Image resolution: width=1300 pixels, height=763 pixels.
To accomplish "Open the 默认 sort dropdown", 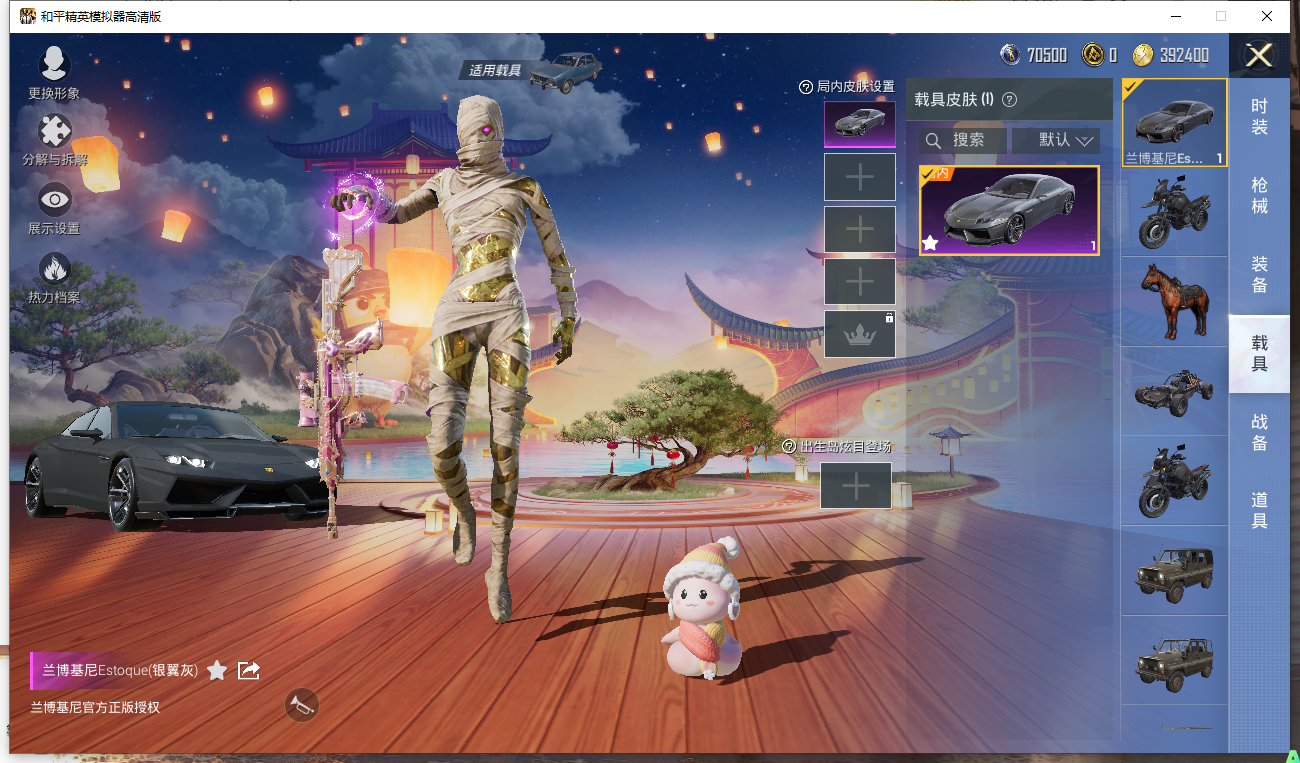I will 1055,140.
